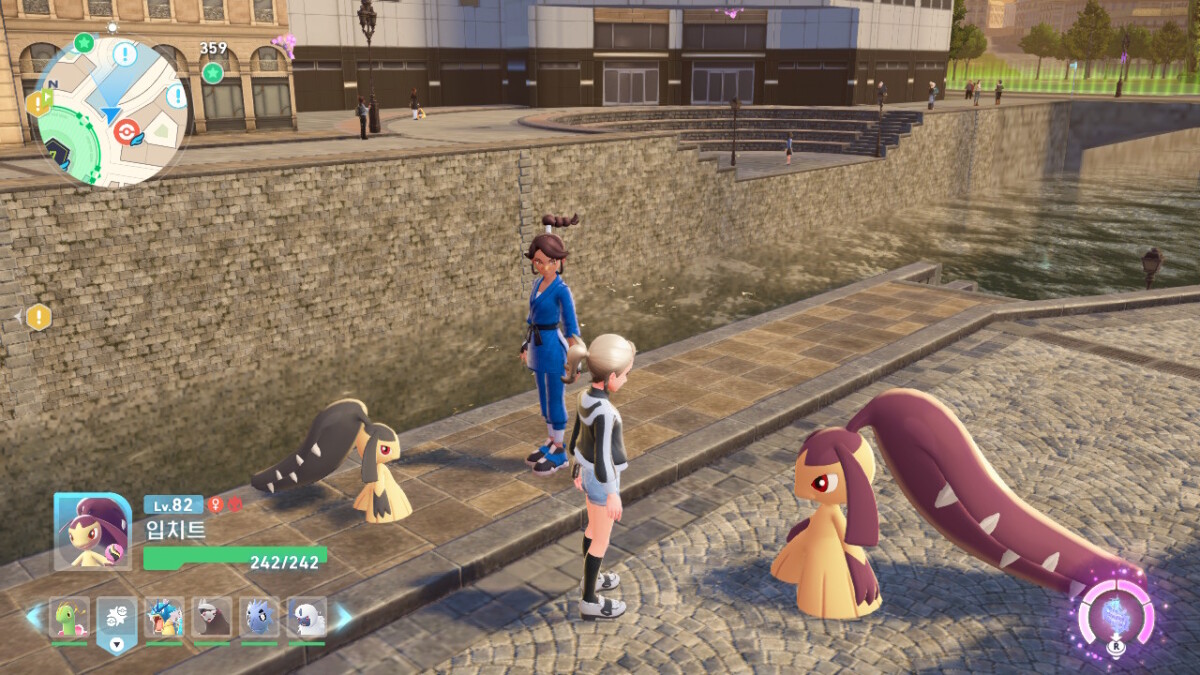Click the left arrow of the party bar
The width and height of the screenshot is (1200, 675).
[x=33, y=617]
